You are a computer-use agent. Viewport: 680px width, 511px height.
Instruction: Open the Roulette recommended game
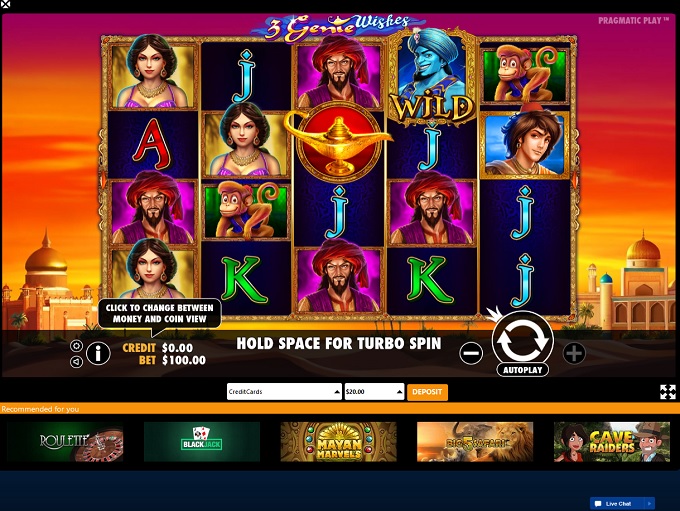[66, 441]
